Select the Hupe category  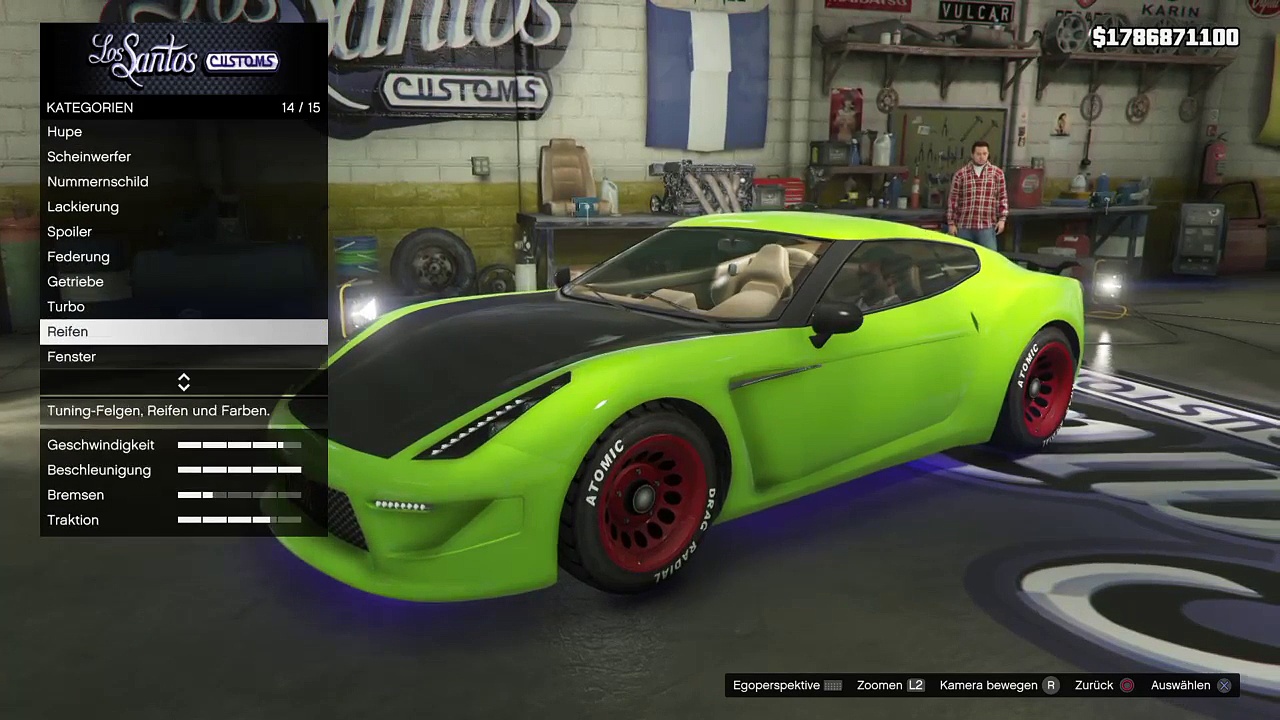pyautogui.click(x=65, y=132)
